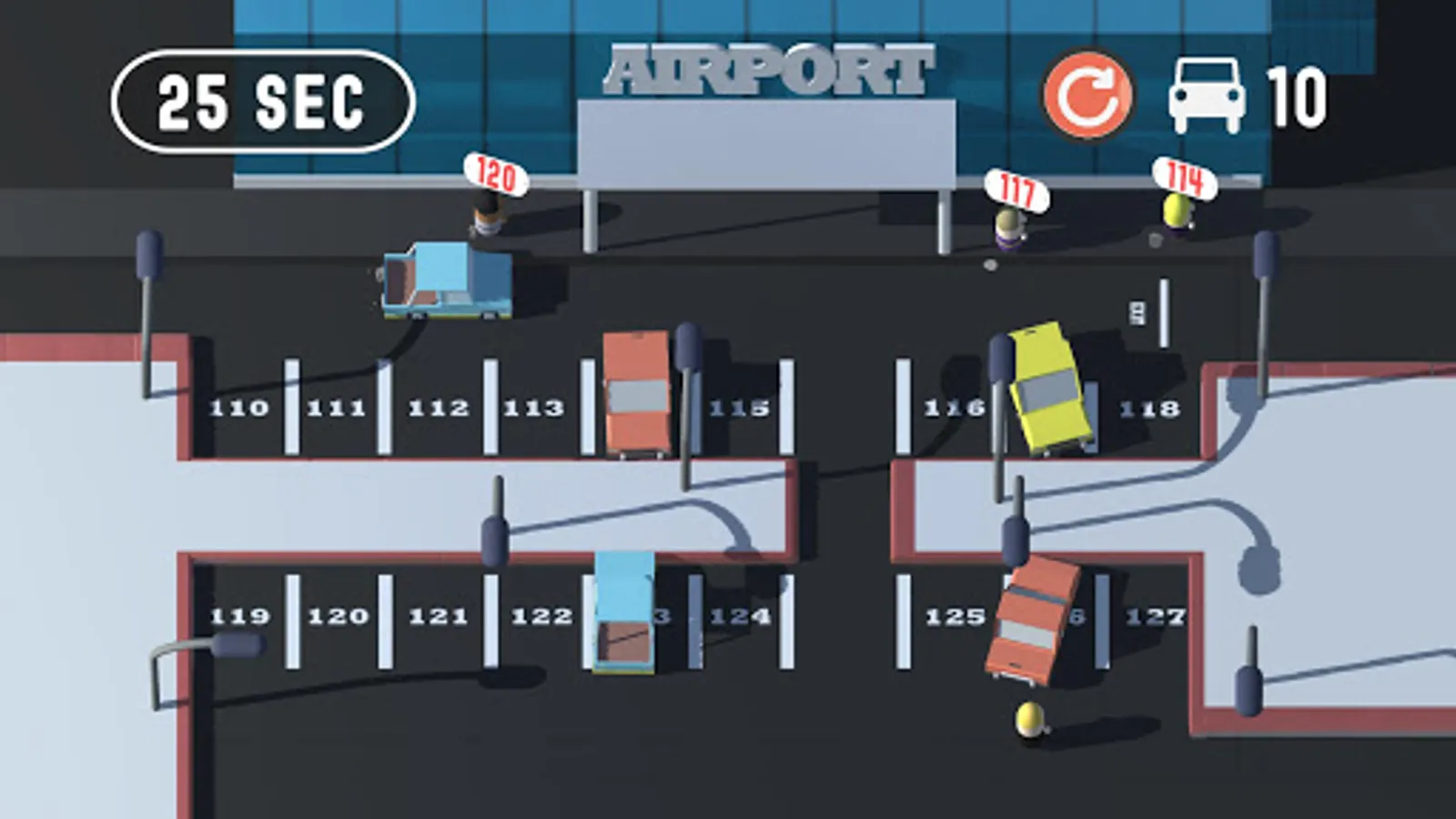Click the orange restart level icon

[x=1088, y=94]
